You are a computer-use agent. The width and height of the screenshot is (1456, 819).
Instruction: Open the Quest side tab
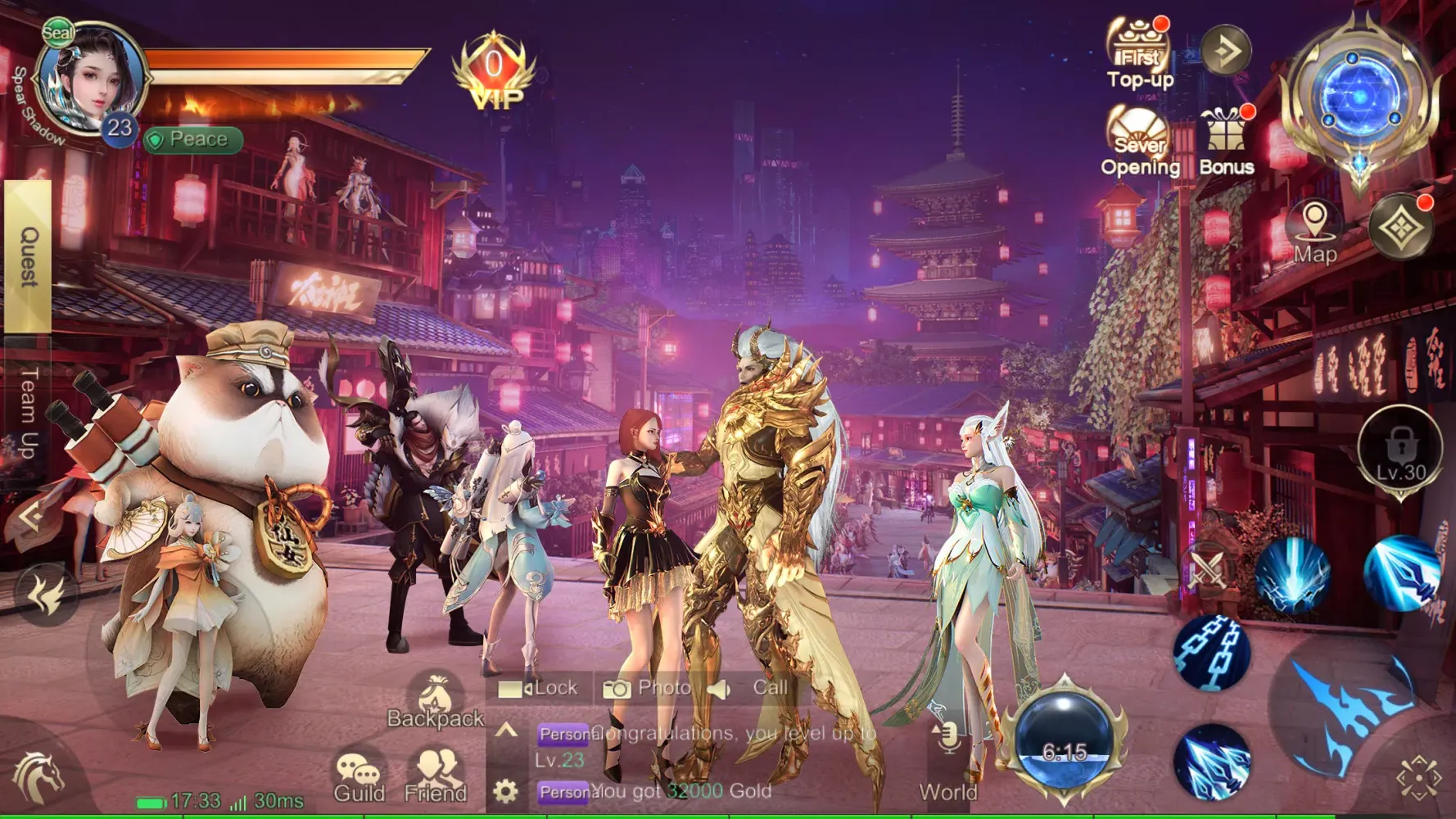point(28,256)
